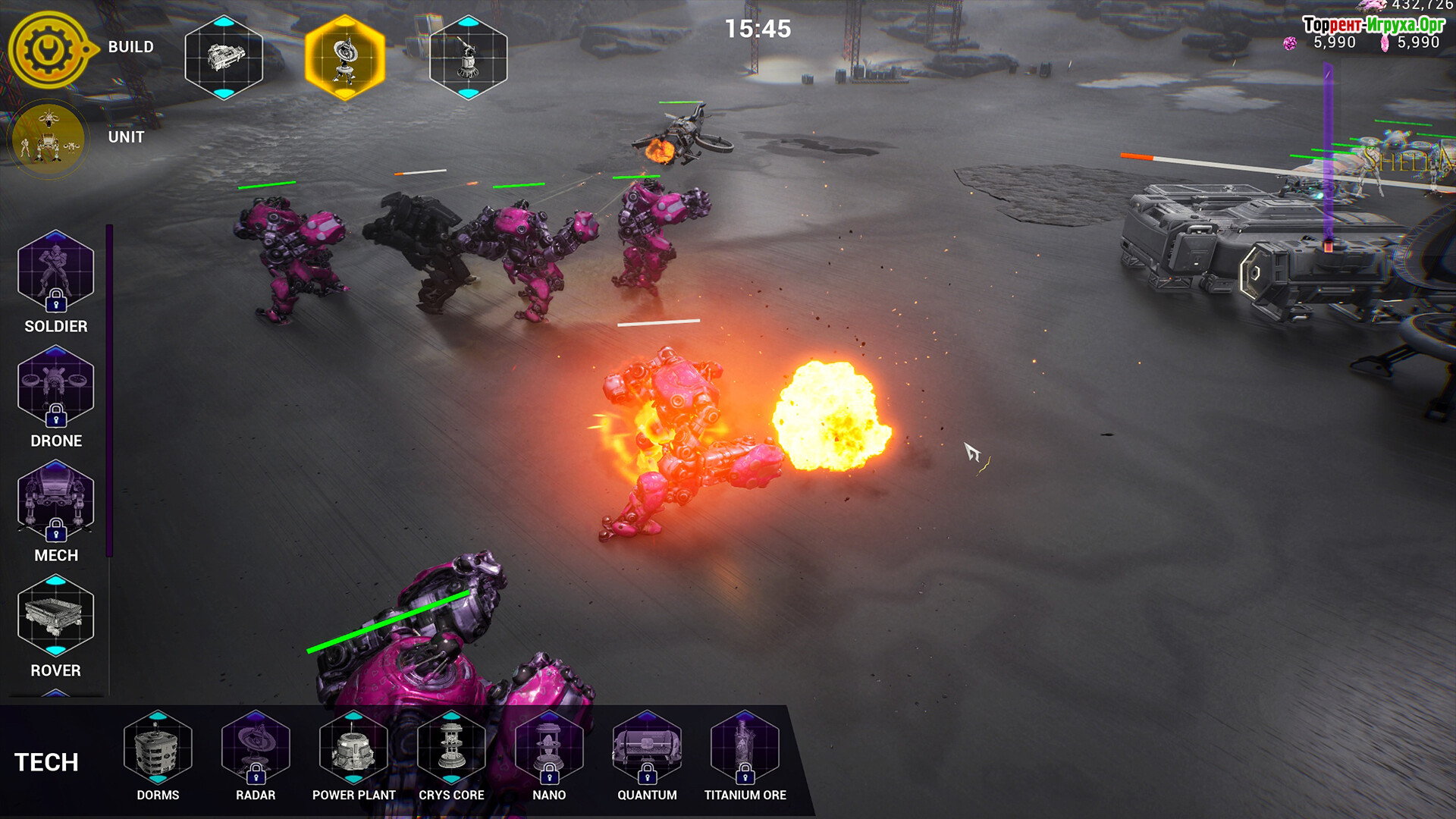The height and width of the screenshot is (819, 1456).
Task: Choose the locked Quantum tech
Action: tap(647, 748)
